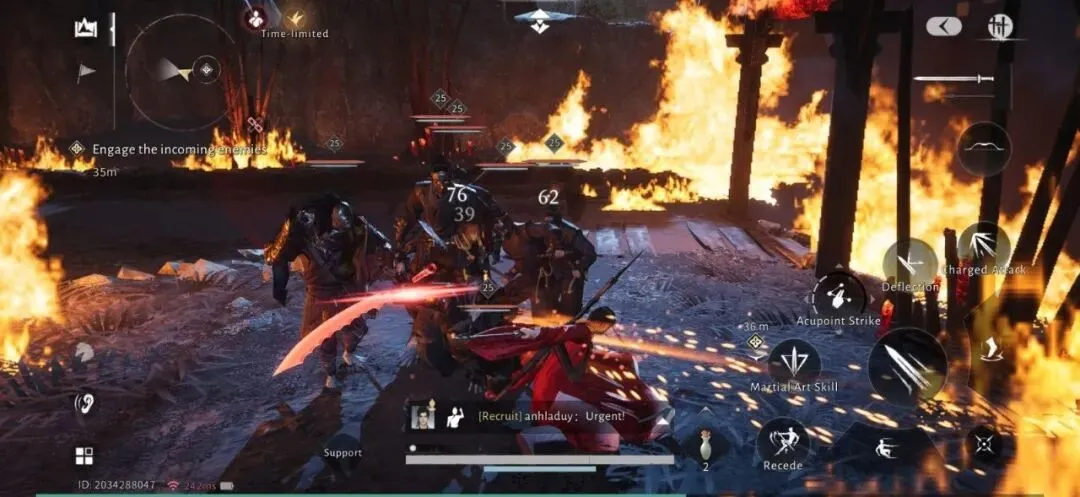Call Support assistance
Image resolution: width=1080 pixels, height=497 pixels.
click(x=343, y=451)
